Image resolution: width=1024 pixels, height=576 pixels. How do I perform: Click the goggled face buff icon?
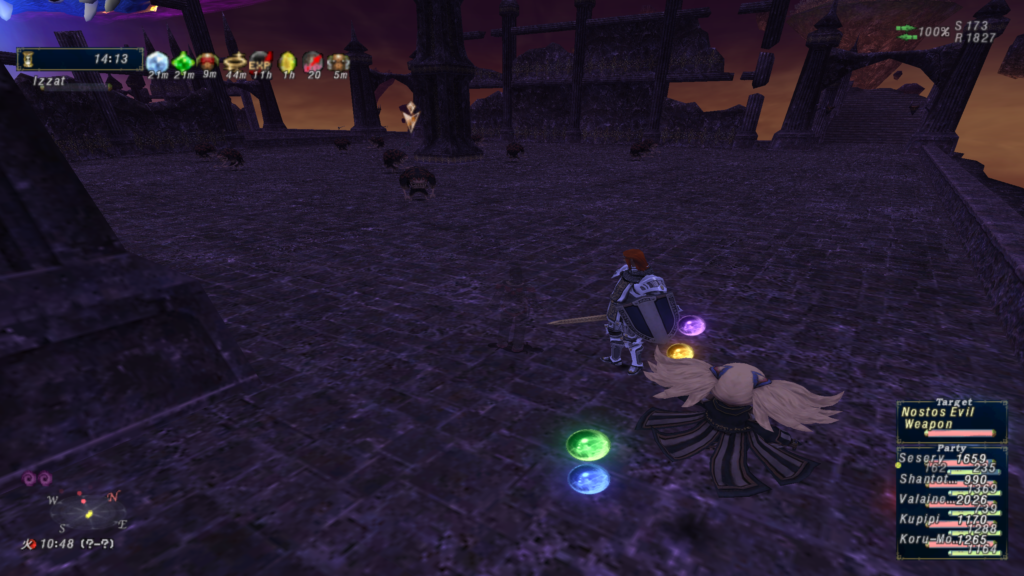pyautogui.click(x=339, y=62)
